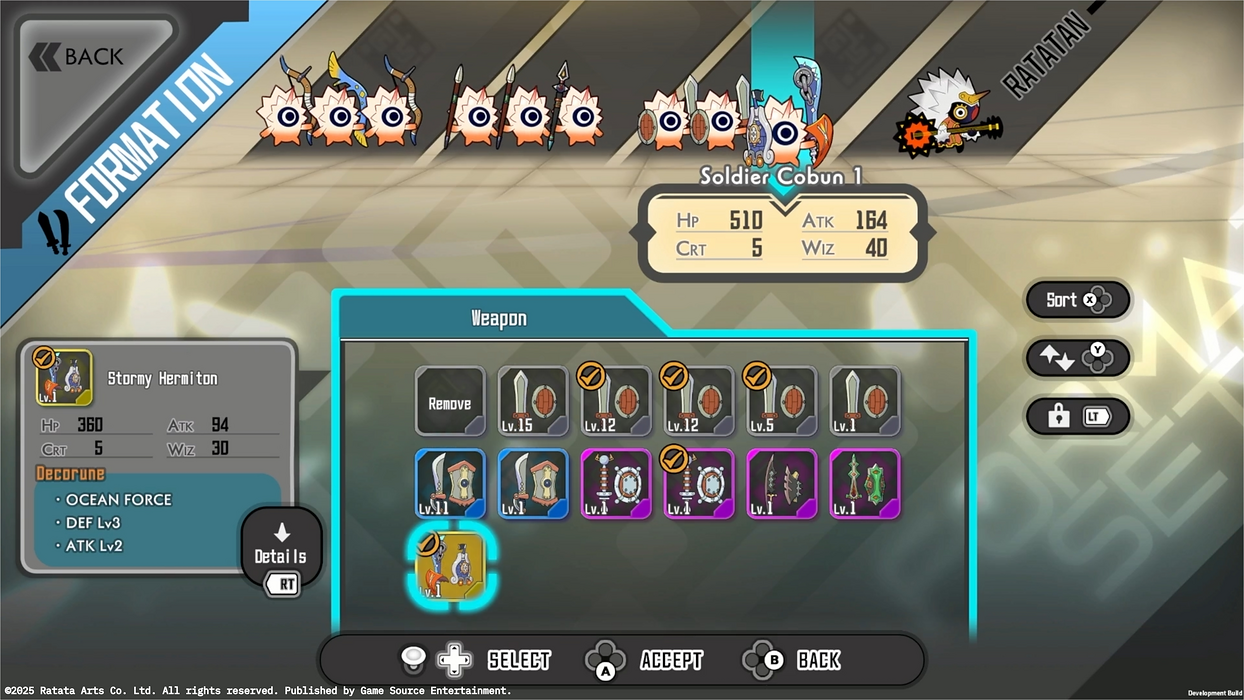
Task: Choose the Lv.15 sword and round shield
Action: click(533, 402)
